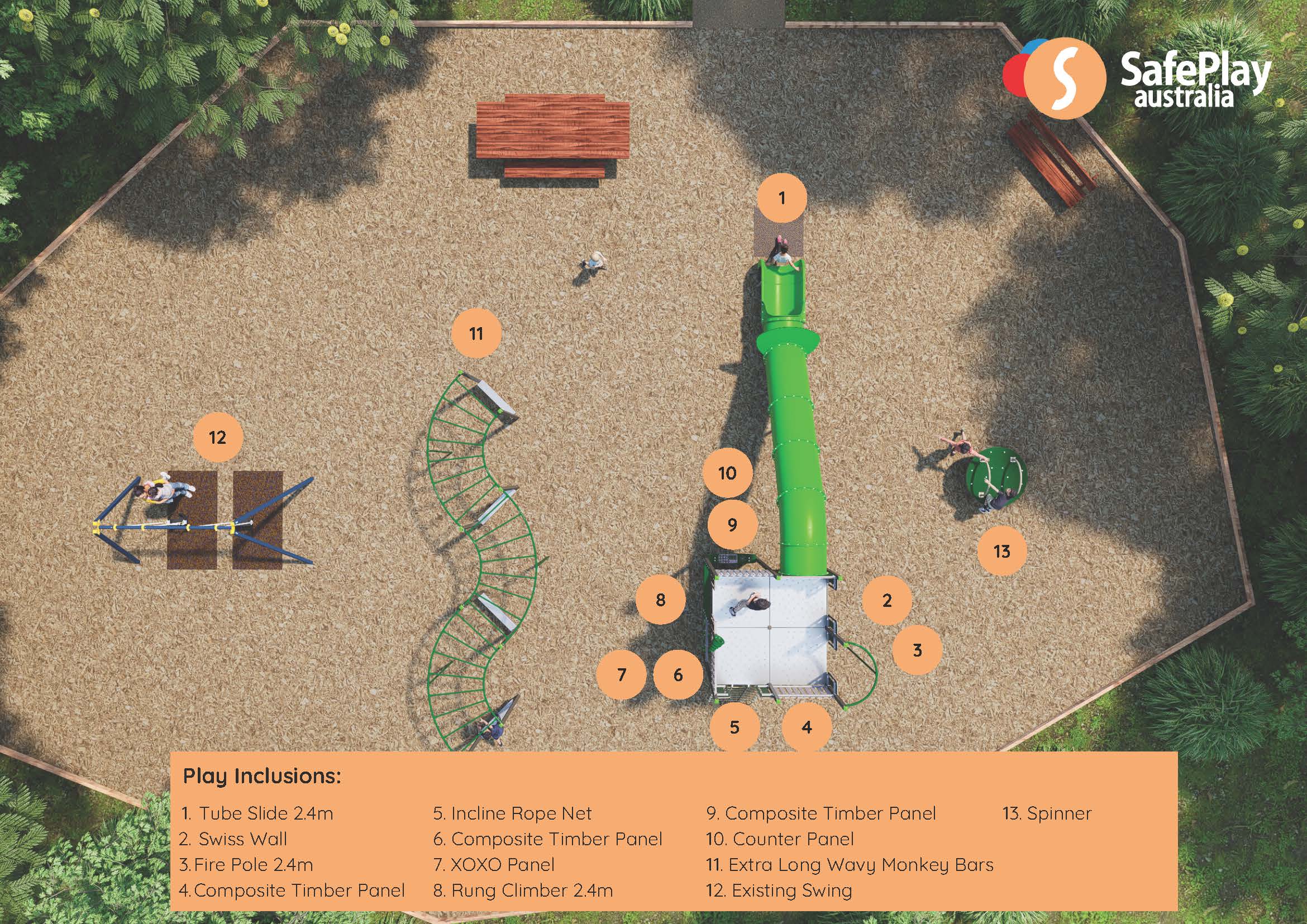The width and height of the screenshot is (1307, 924).
Task: Select the Tube Slide 2.4m legend entry
Action: (x=257, y=813)
